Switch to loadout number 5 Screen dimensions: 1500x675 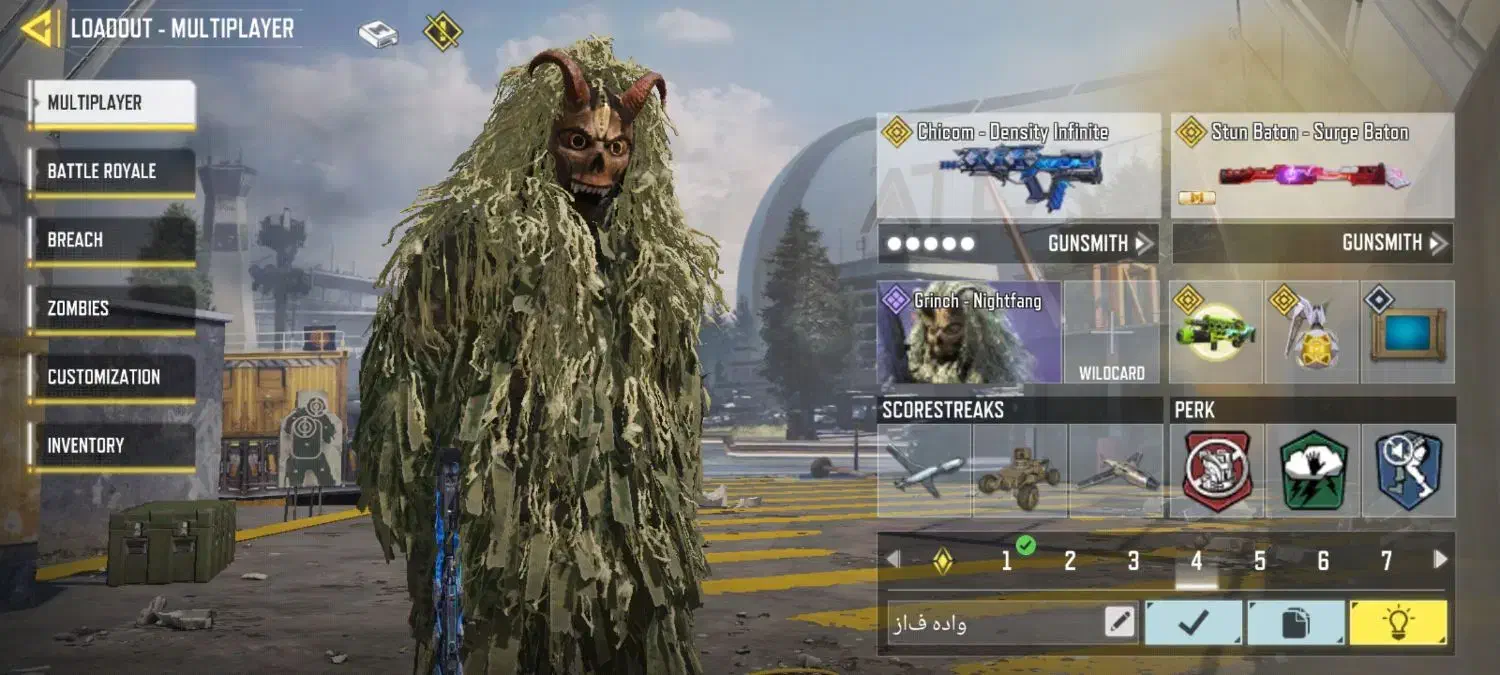1260,561
